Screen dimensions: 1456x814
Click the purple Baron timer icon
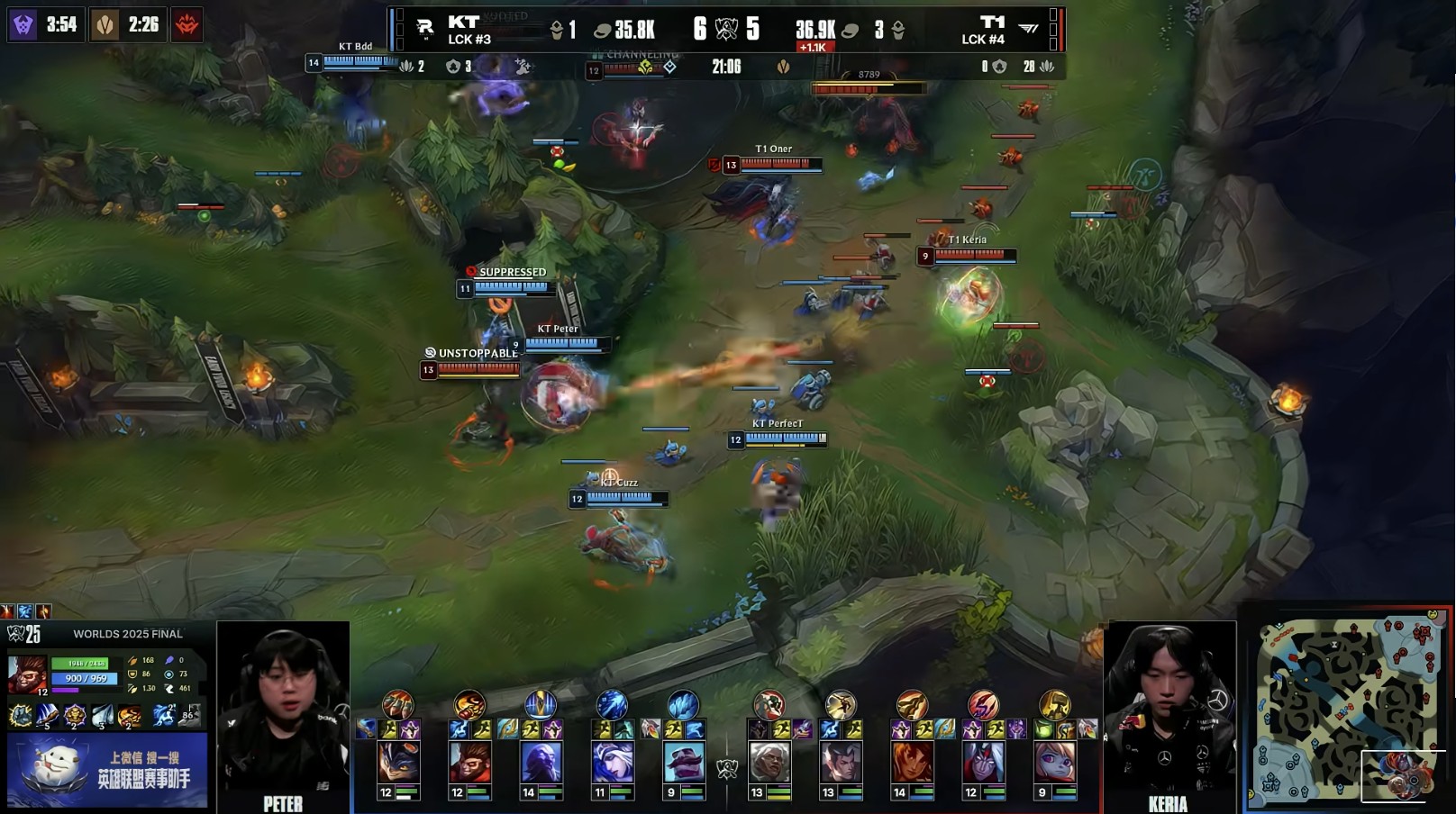(23, 24)
